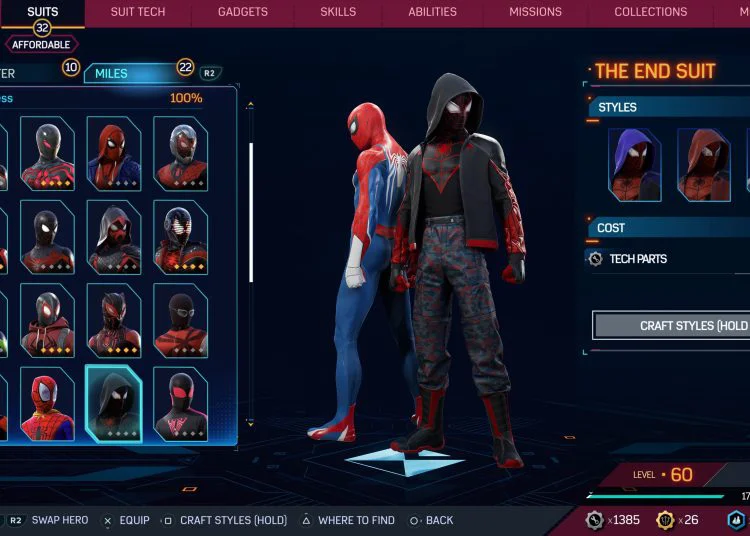Select the red hoodie Miles suit tile
Viewport: 750px width, 536px height.
tap(47, 320)
